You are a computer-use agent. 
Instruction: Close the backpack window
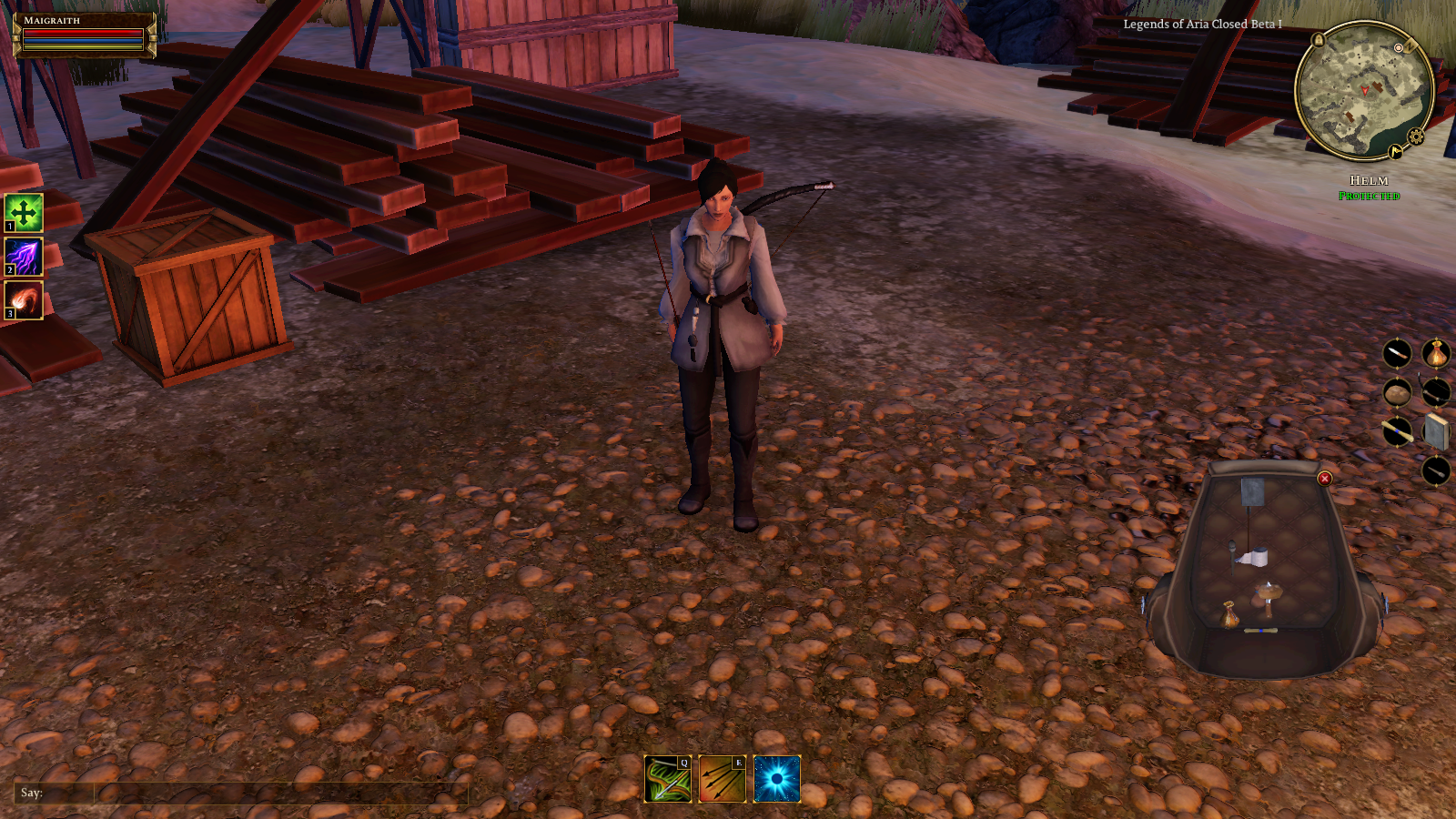[1325, 479]
